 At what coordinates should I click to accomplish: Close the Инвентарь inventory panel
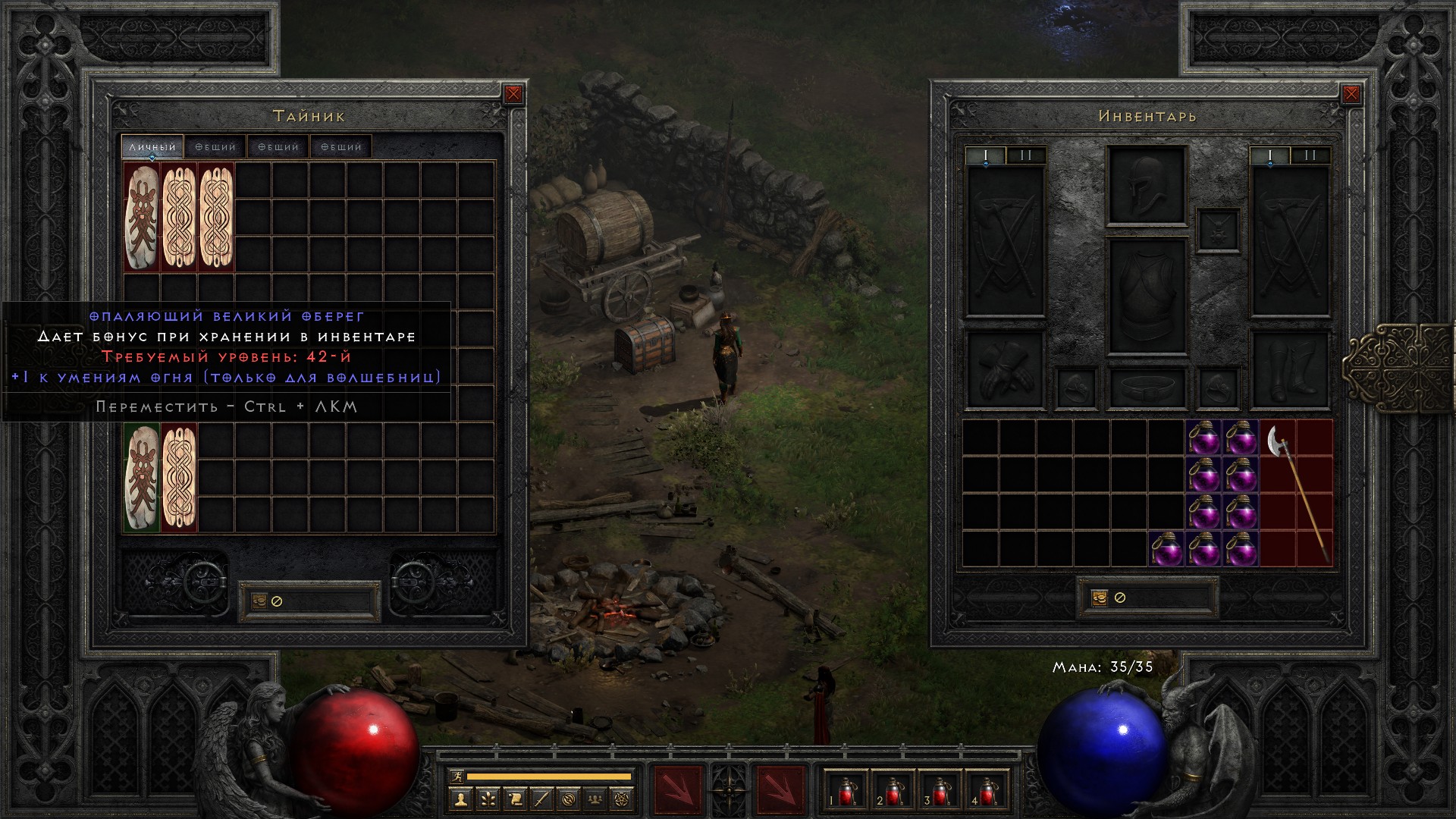(1351, 94)
